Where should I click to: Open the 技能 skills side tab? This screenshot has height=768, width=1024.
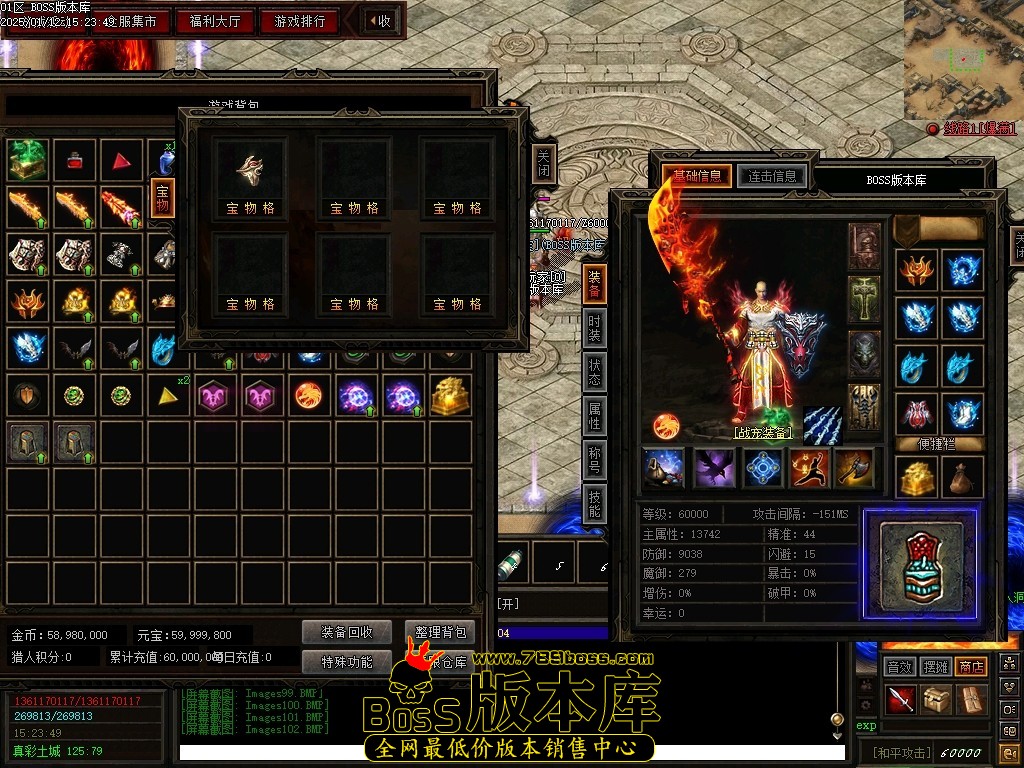point(595,504)
